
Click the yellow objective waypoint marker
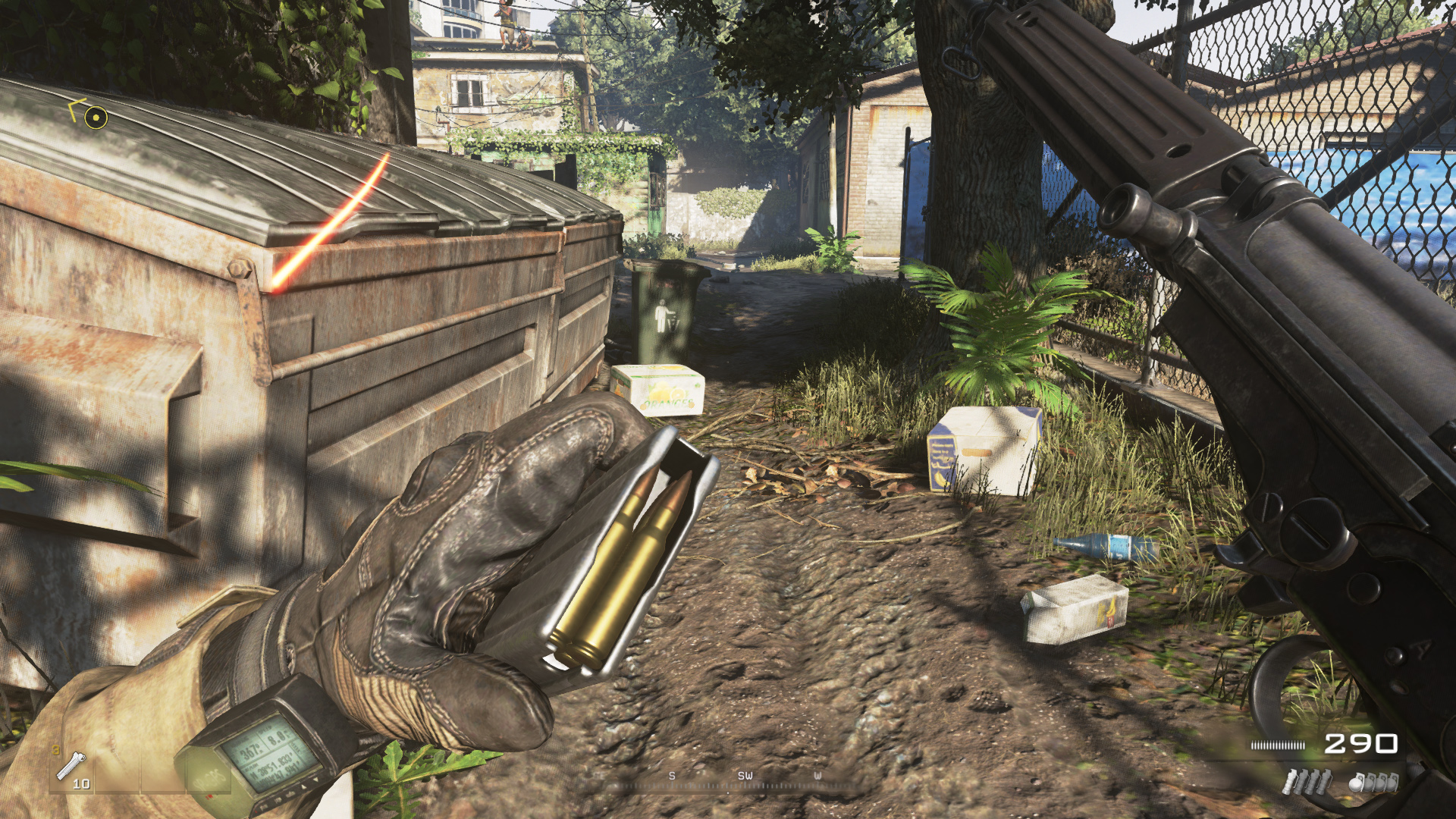[95, 117]
